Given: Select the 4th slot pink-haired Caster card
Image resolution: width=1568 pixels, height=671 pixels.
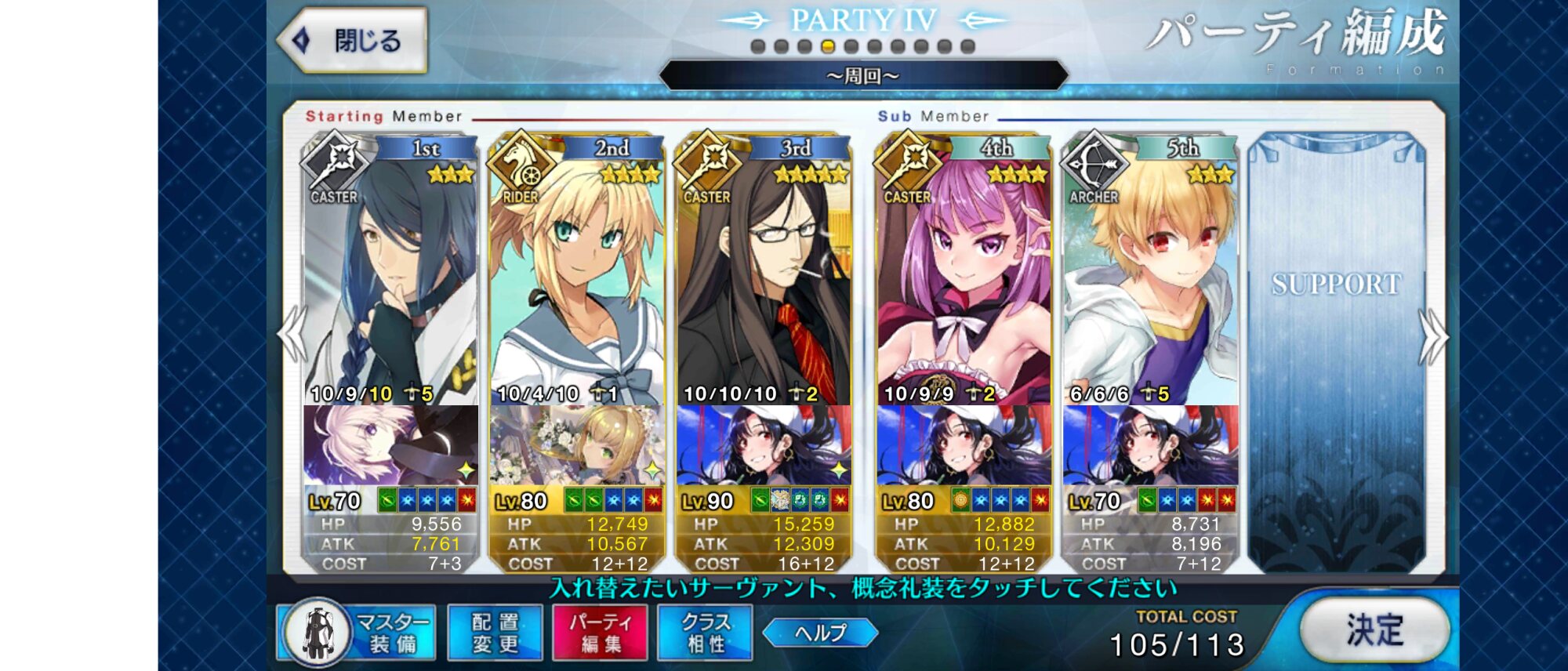Looking at the screenshot, I should coord(964,274).
